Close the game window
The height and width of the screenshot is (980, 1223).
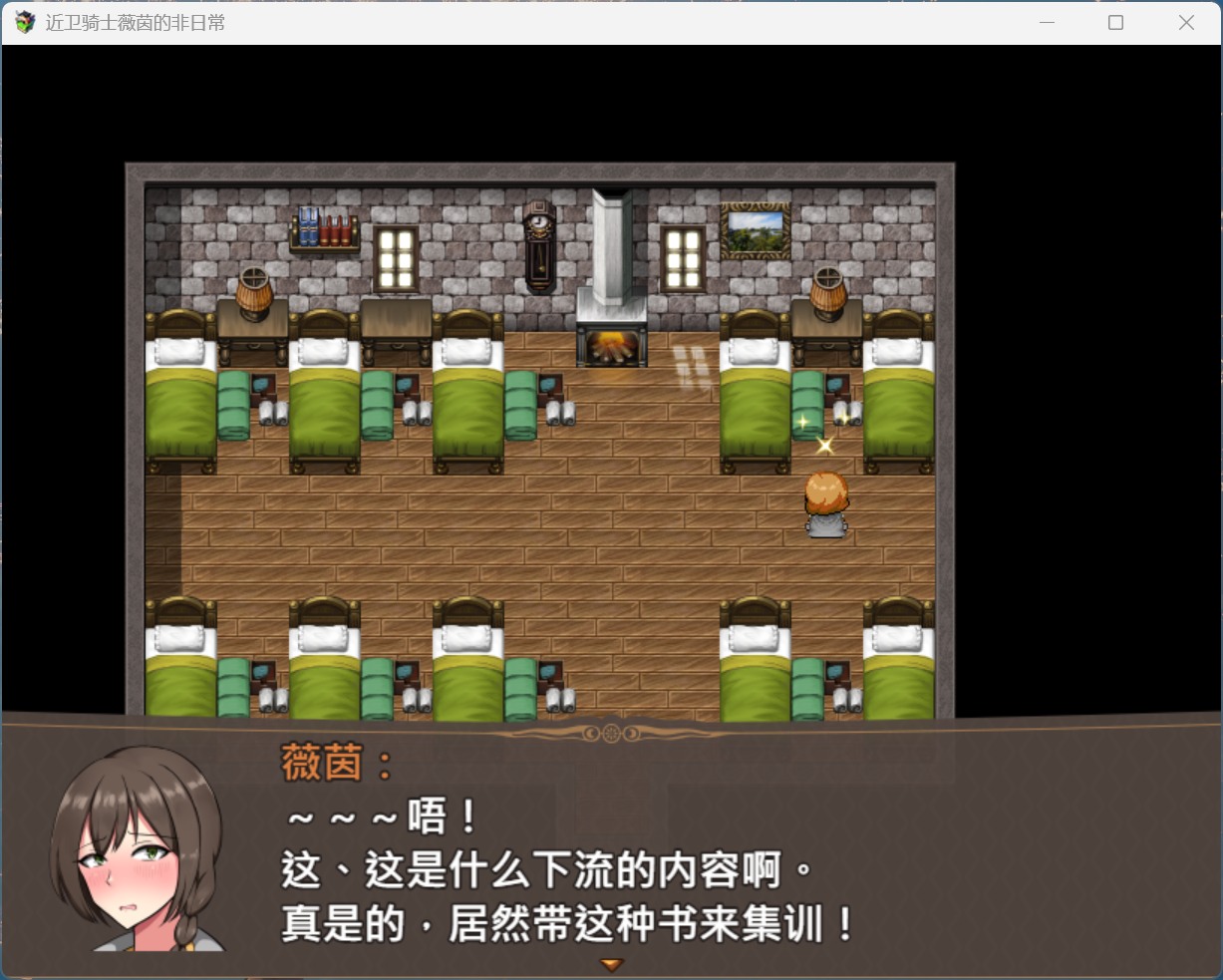click(x=1185, y=23)
